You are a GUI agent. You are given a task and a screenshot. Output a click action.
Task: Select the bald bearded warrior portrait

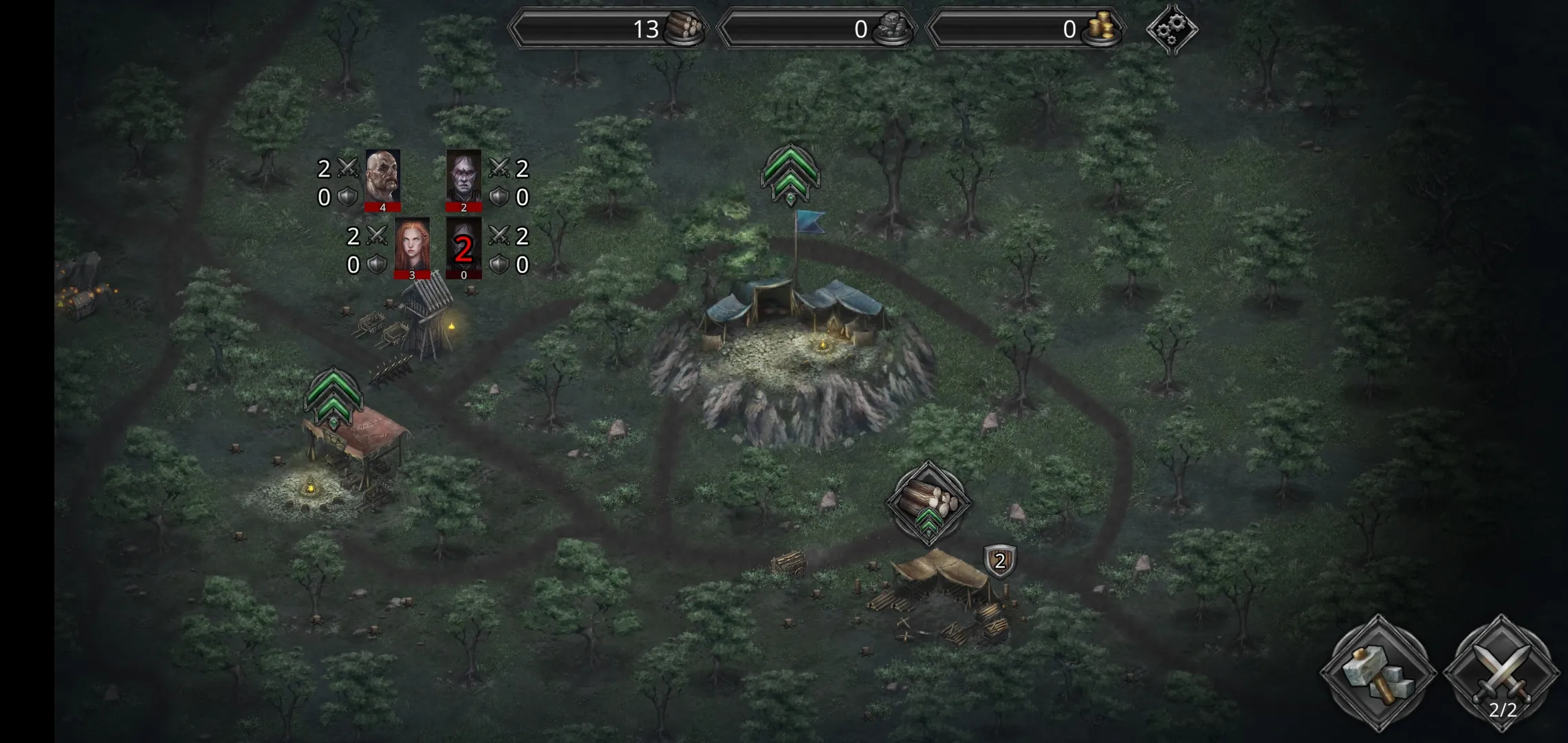[382, 180]
